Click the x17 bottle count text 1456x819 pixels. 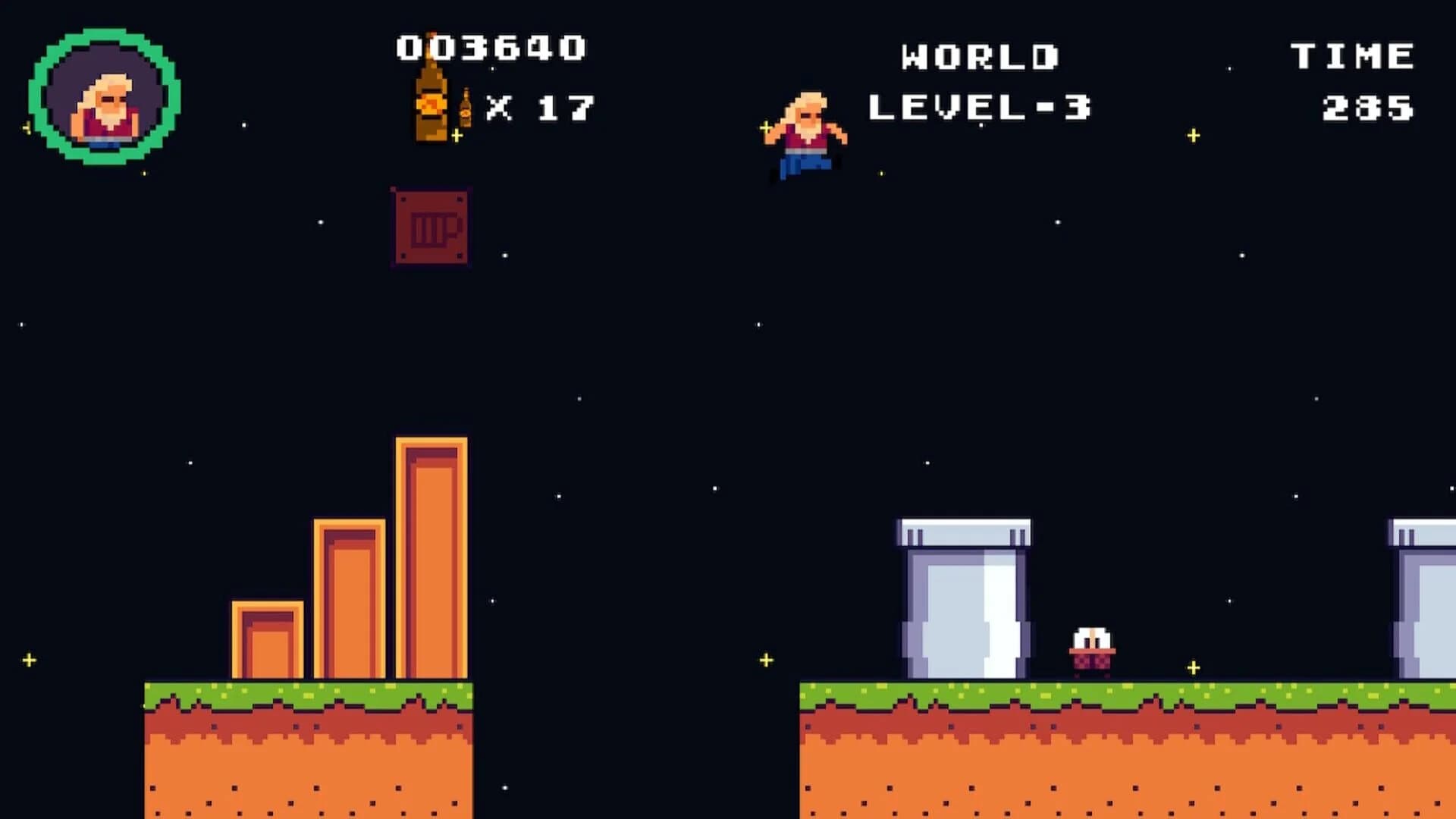click(542, 106)
